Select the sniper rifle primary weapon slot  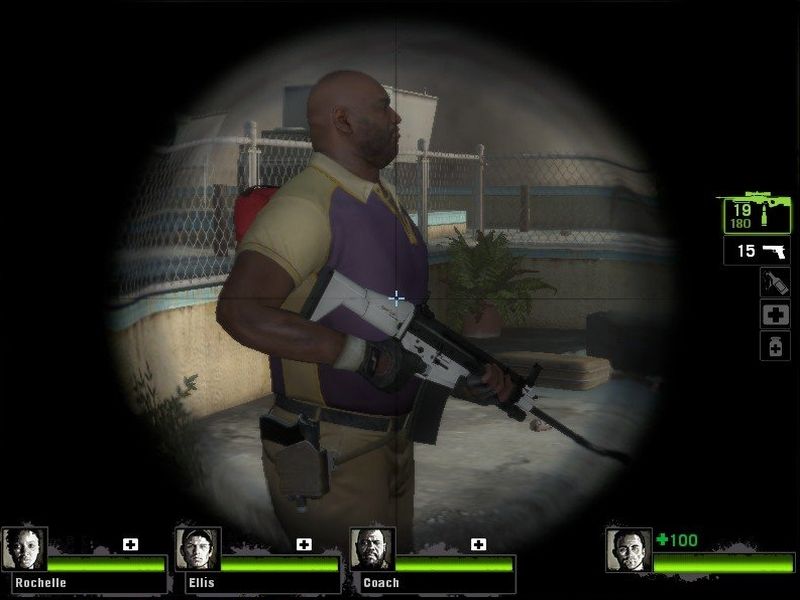(757, 214)
